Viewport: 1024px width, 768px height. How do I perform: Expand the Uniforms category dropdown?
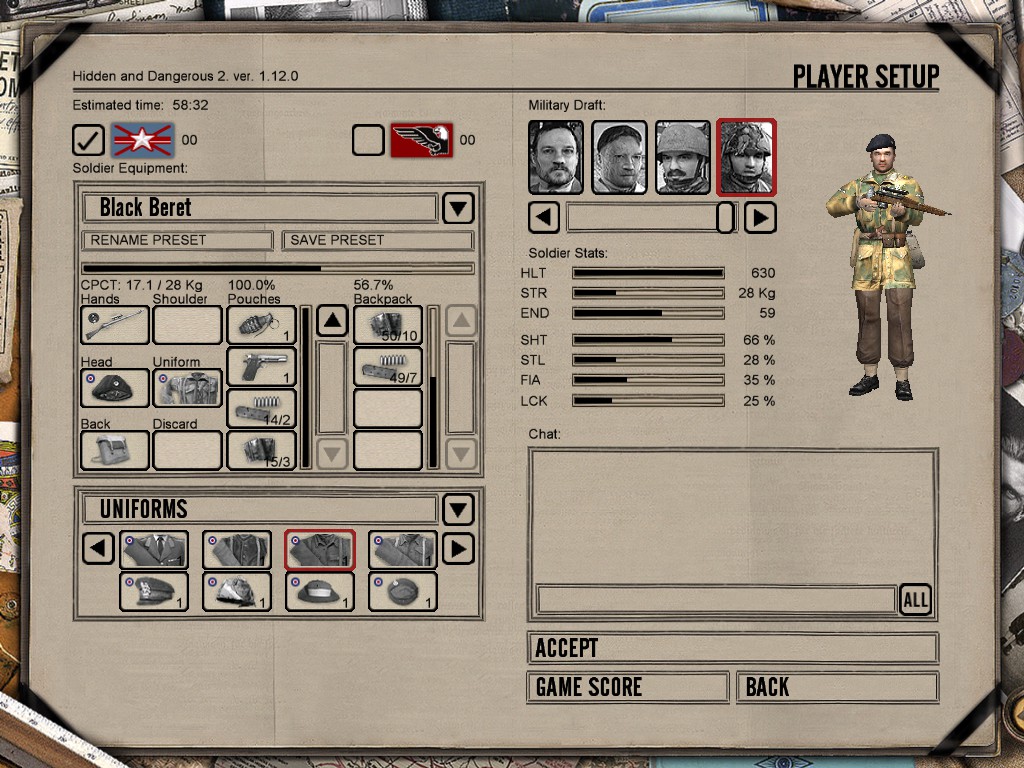[458, 509]
